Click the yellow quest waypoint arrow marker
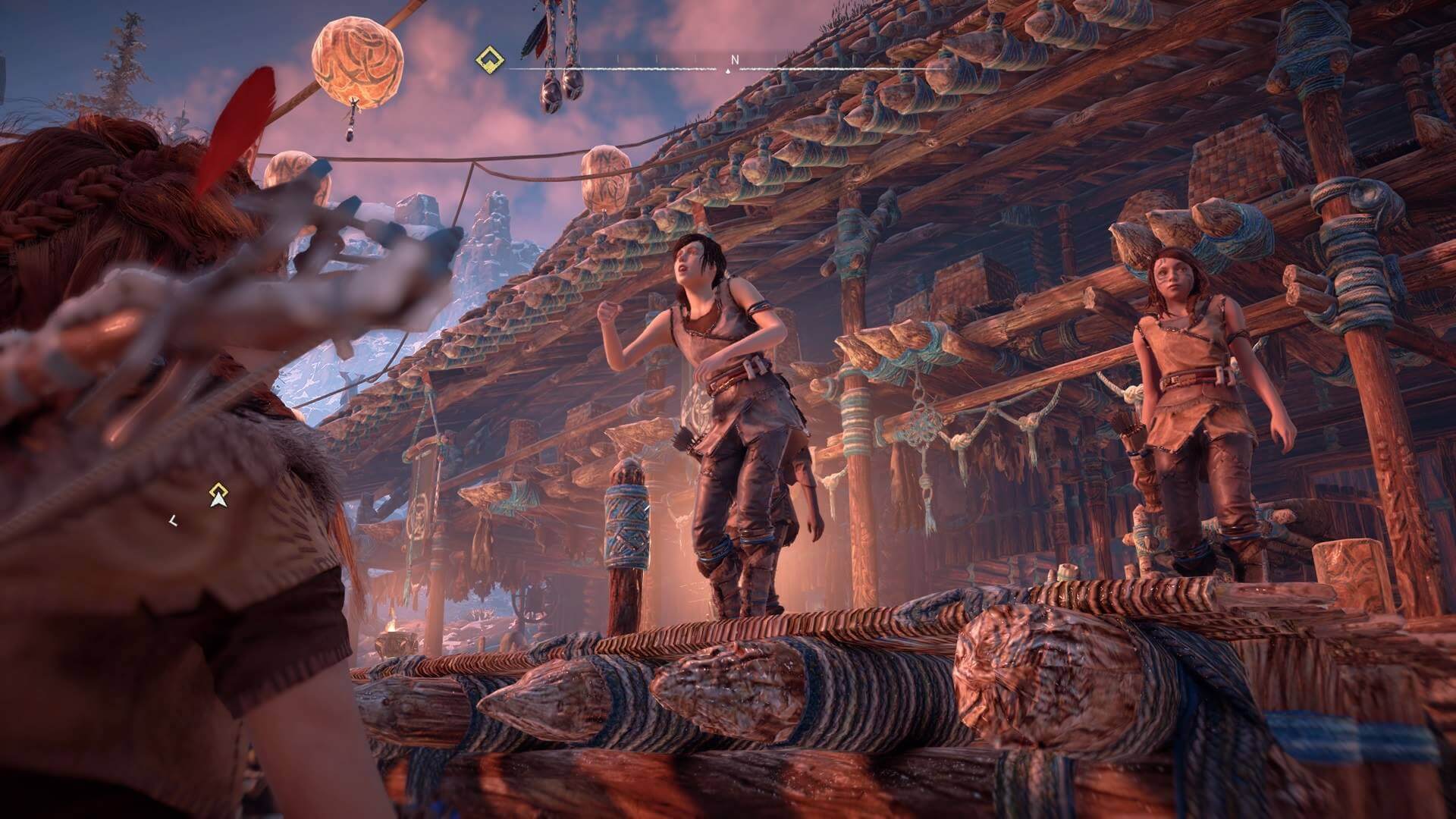The height and width of the screenshot is (819, 1456). (x=219, y=495)
